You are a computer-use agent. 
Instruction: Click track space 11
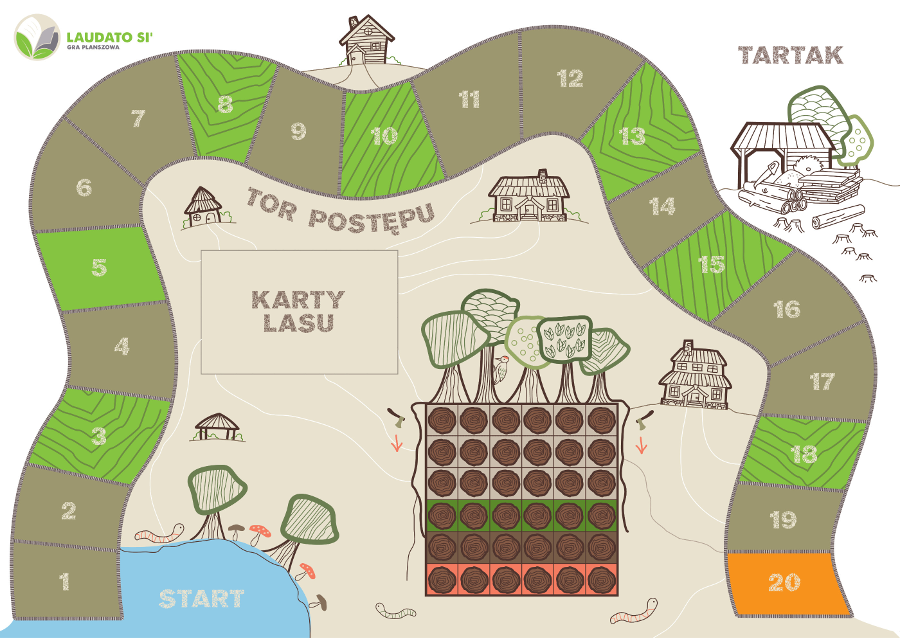click(469, 100)
